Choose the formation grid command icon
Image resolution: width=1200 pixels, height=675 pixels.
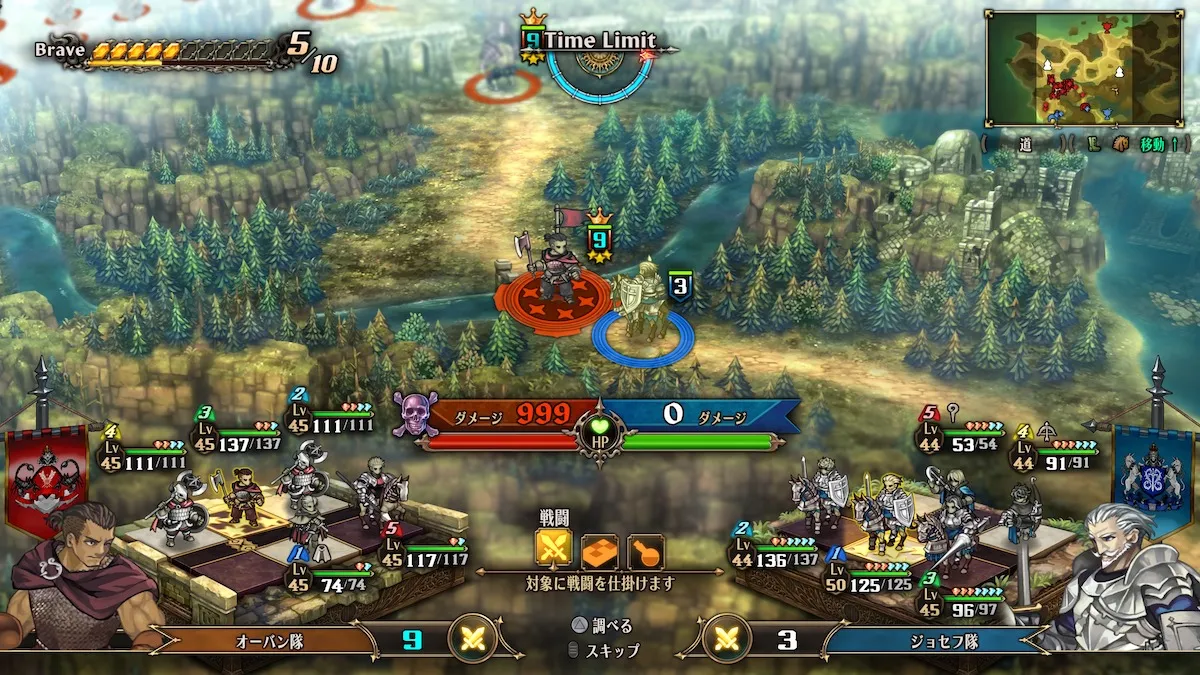tap(600, 548)
